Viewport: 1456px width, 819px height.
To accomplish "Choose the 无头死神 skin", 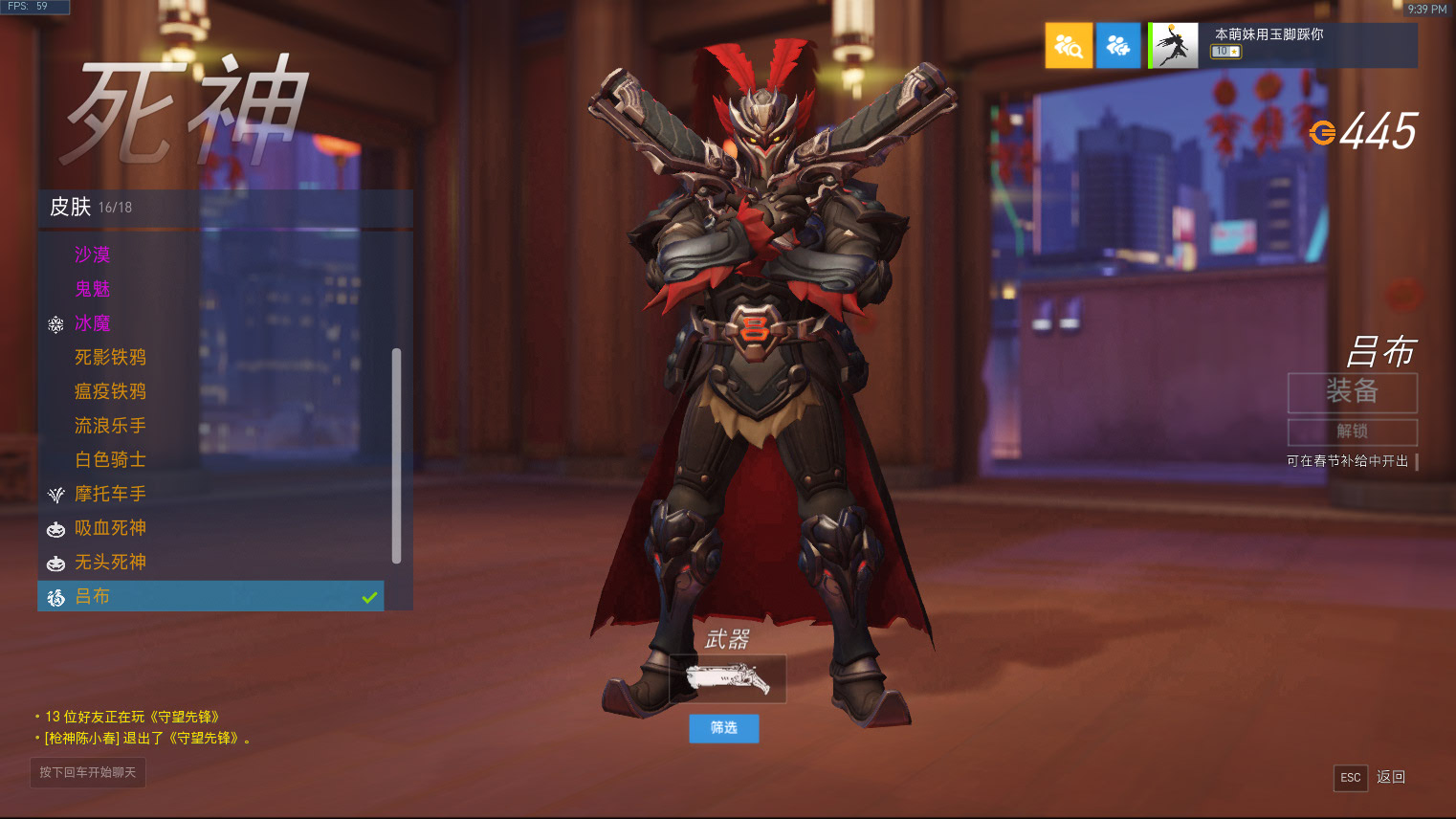I will 110,563.
